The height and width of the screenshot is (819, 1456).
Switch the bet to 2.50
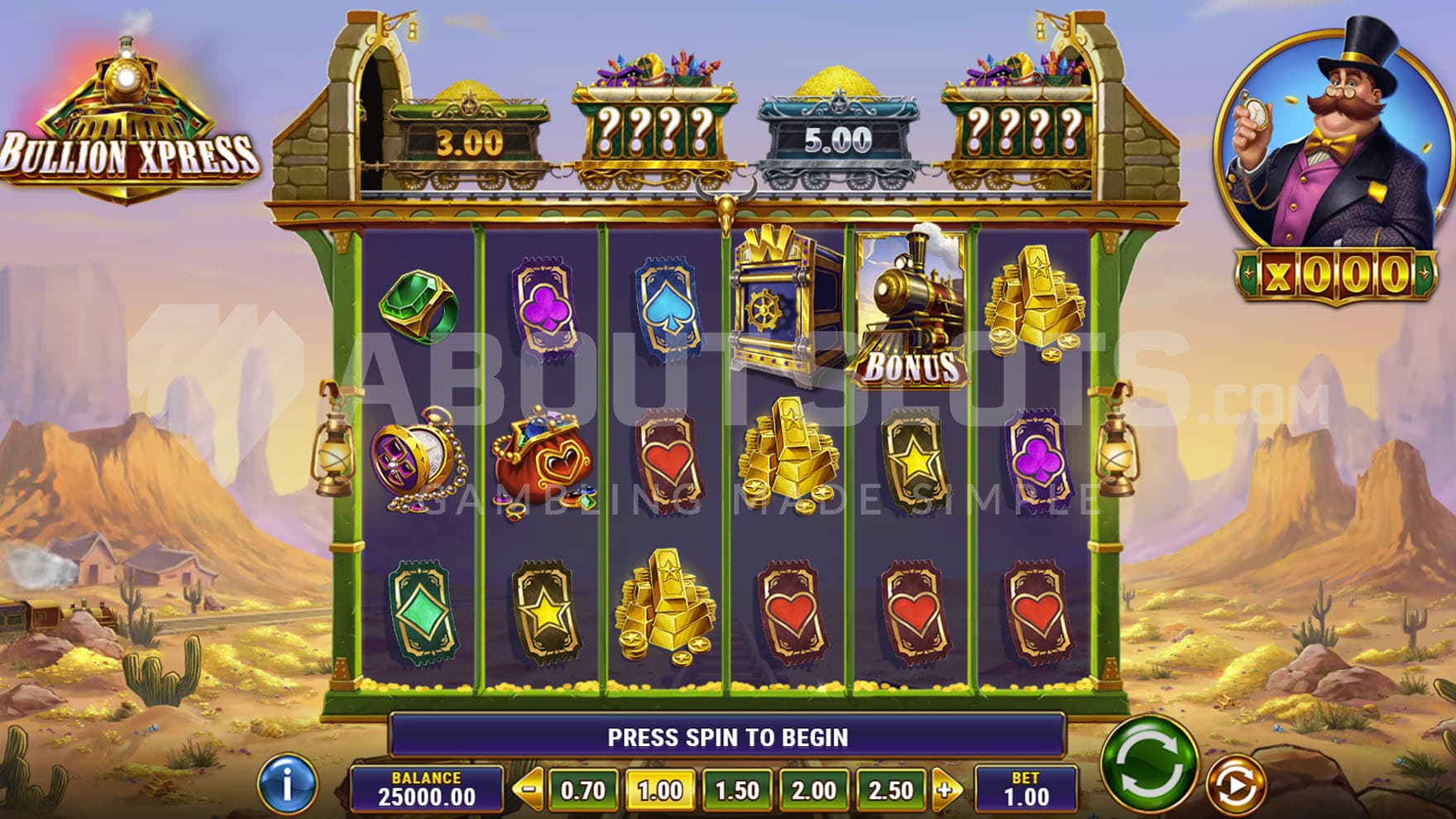point(890,790)
